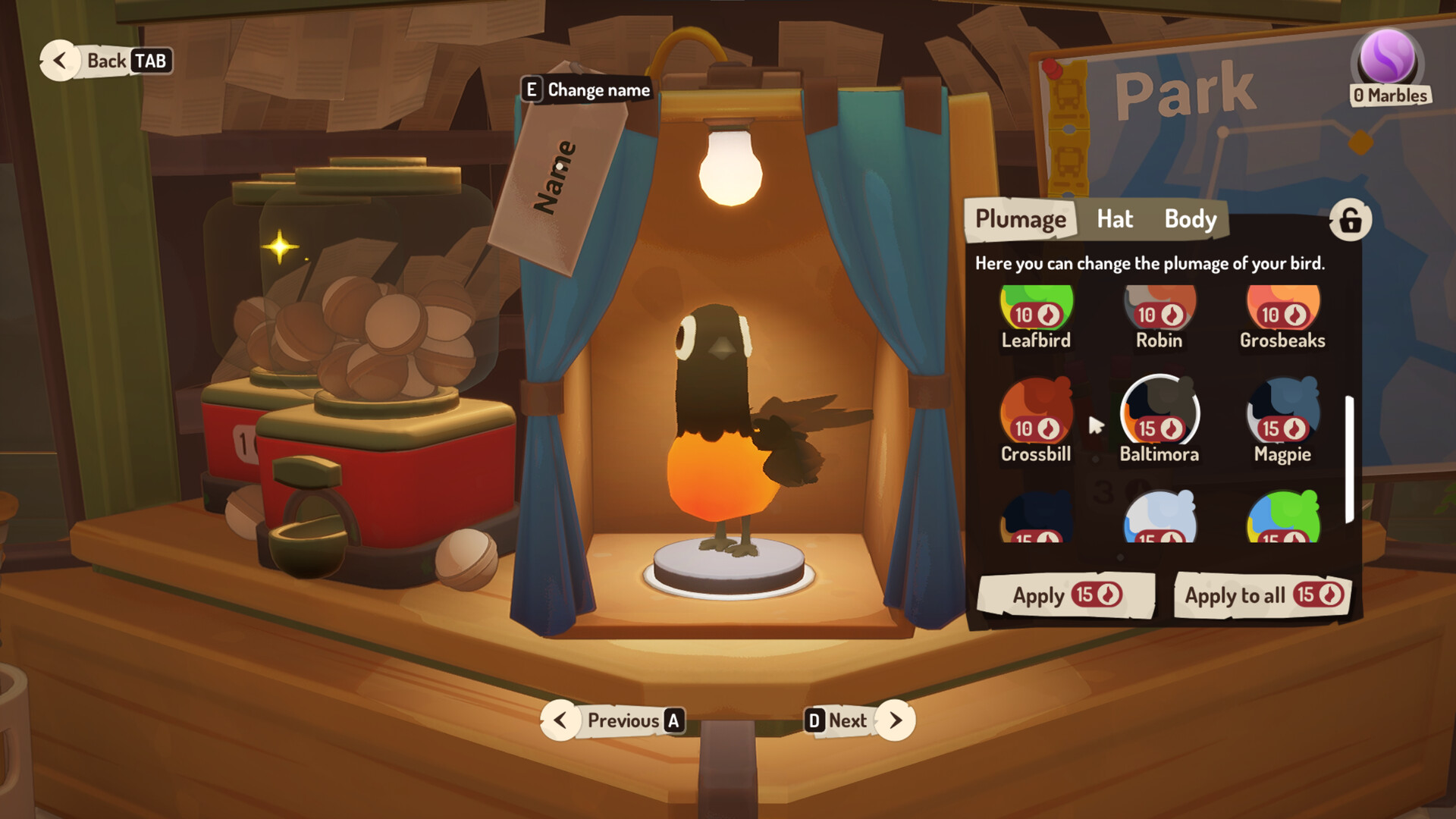Screen dimensions: 1456x819
Task: Select the Robin plumage
Action: [1158, 311]
